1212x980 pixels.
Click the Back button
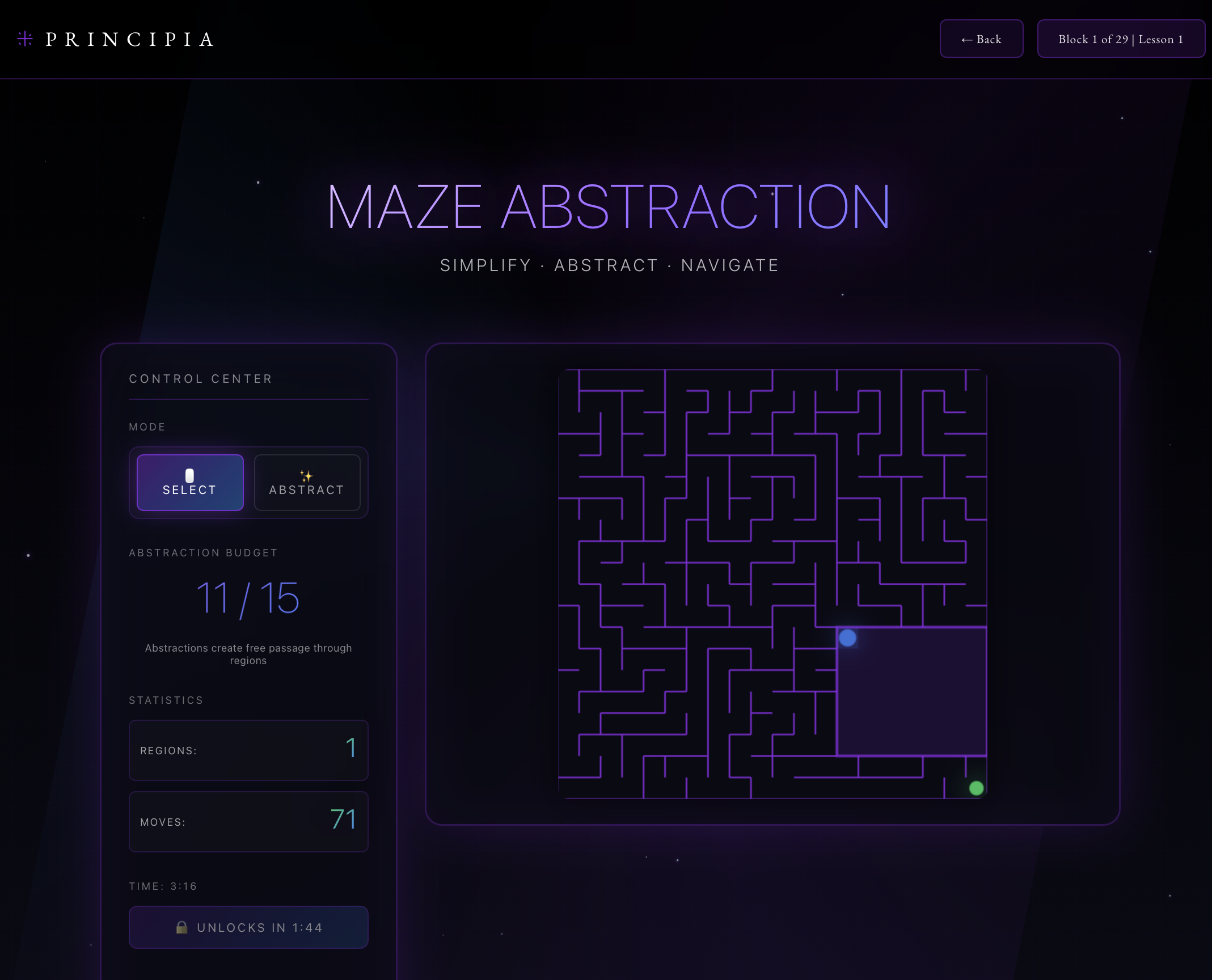point(982,39)
